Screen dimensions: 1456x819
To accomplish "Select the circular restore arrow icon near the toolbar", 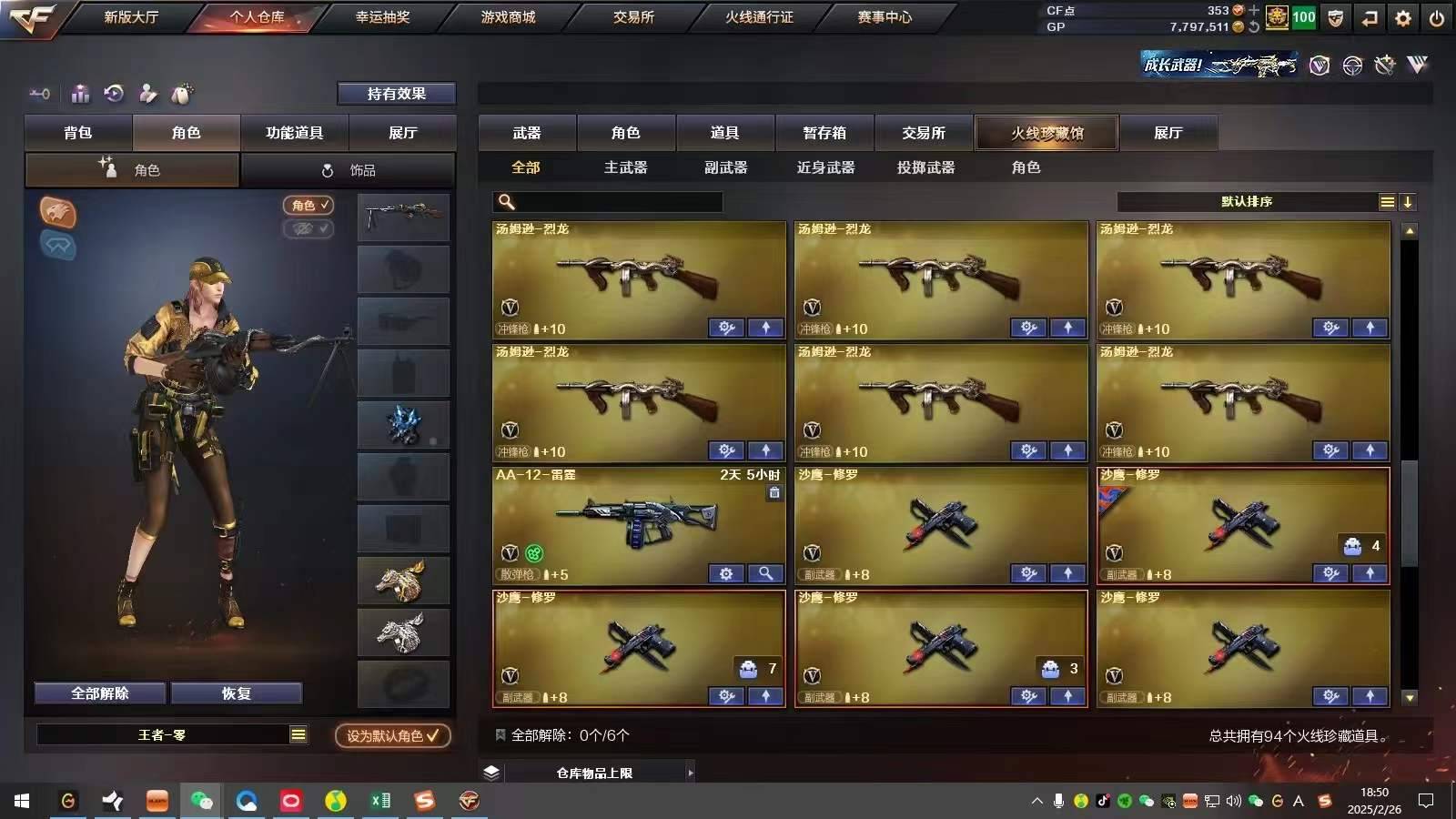I will [x=113, y=93].
